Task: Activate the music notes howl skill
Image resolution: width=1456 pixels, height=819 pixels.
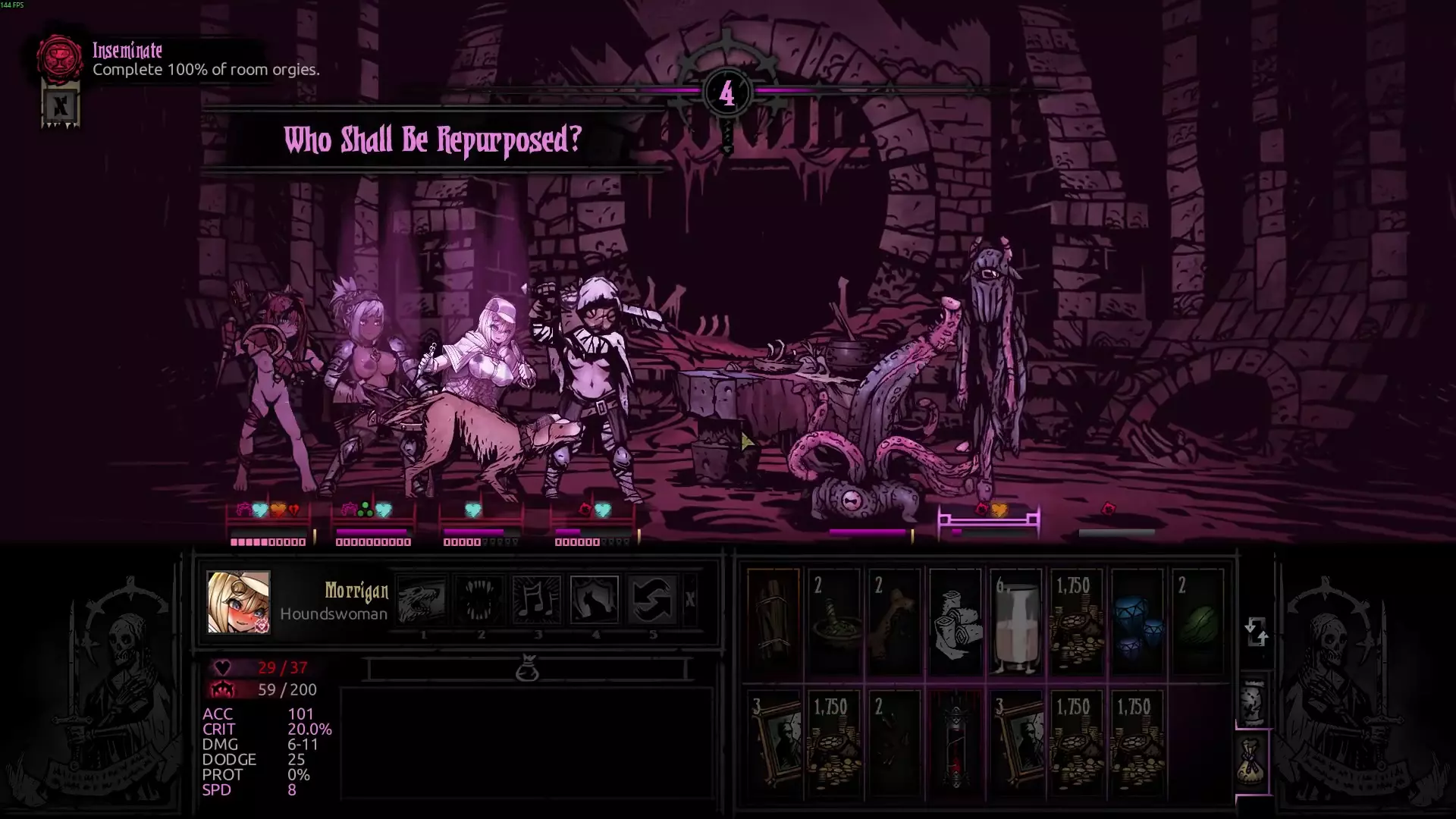Action: click(537, 599)
